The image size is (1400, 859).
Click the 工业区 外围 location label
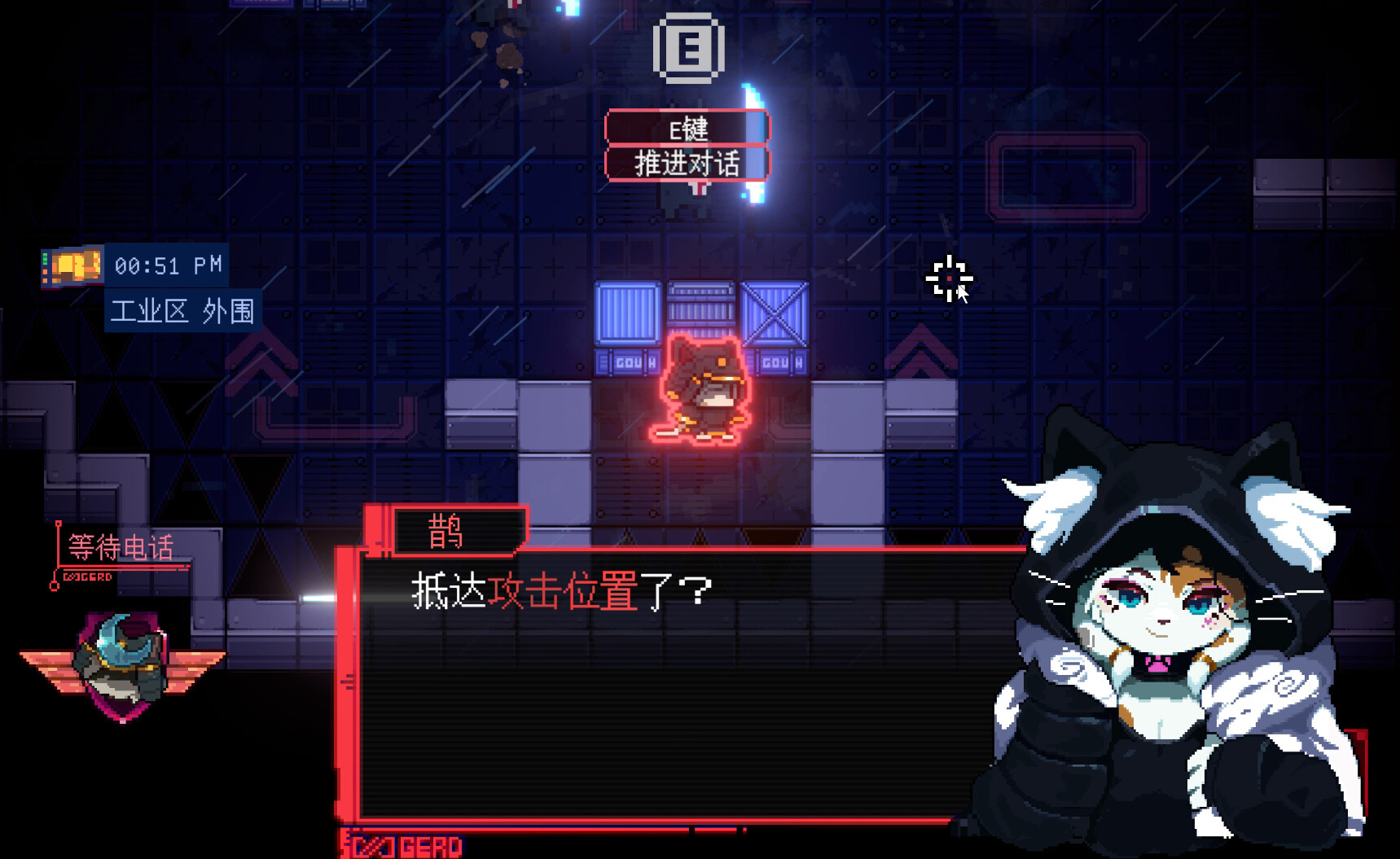point(183,309)
